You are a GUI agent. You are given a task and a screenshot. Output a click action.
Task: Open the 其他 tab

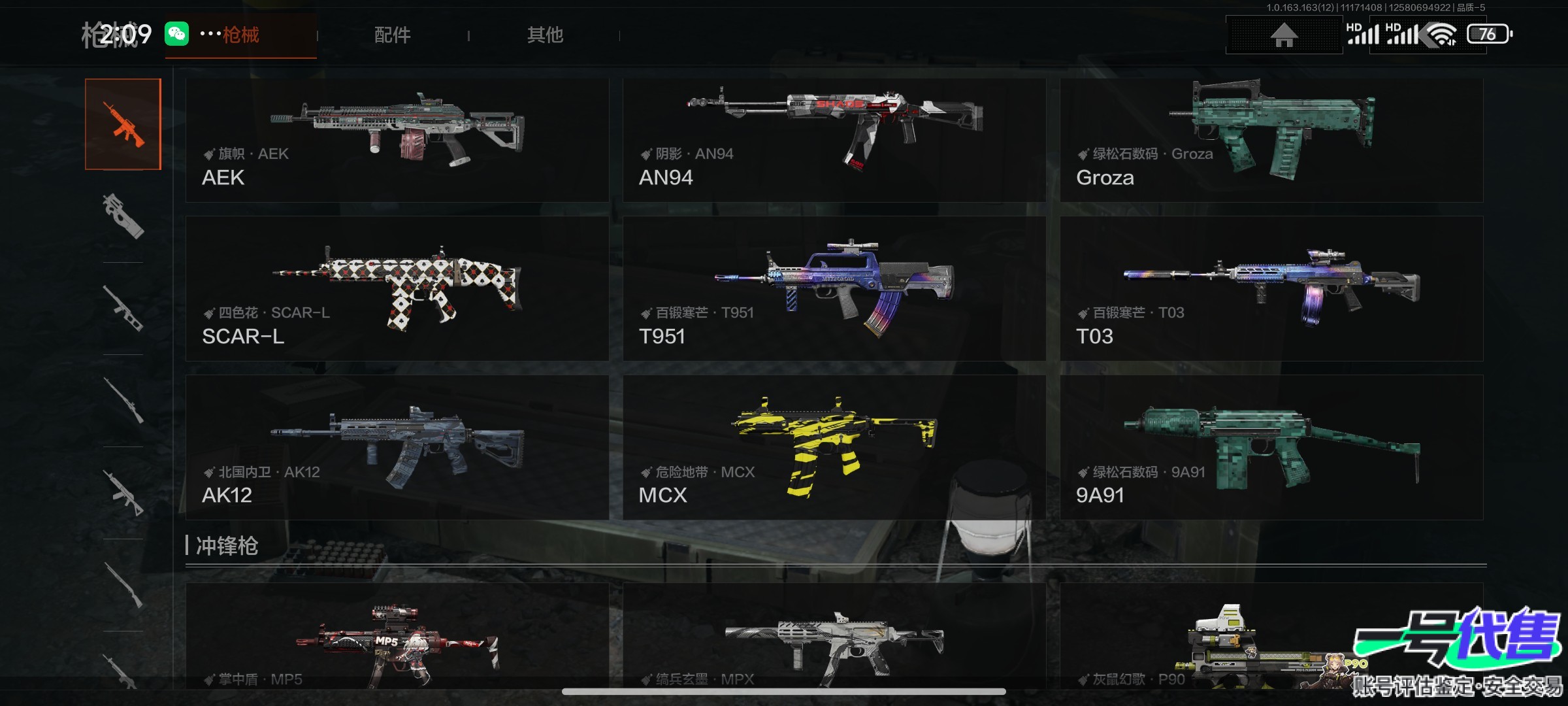545,35
